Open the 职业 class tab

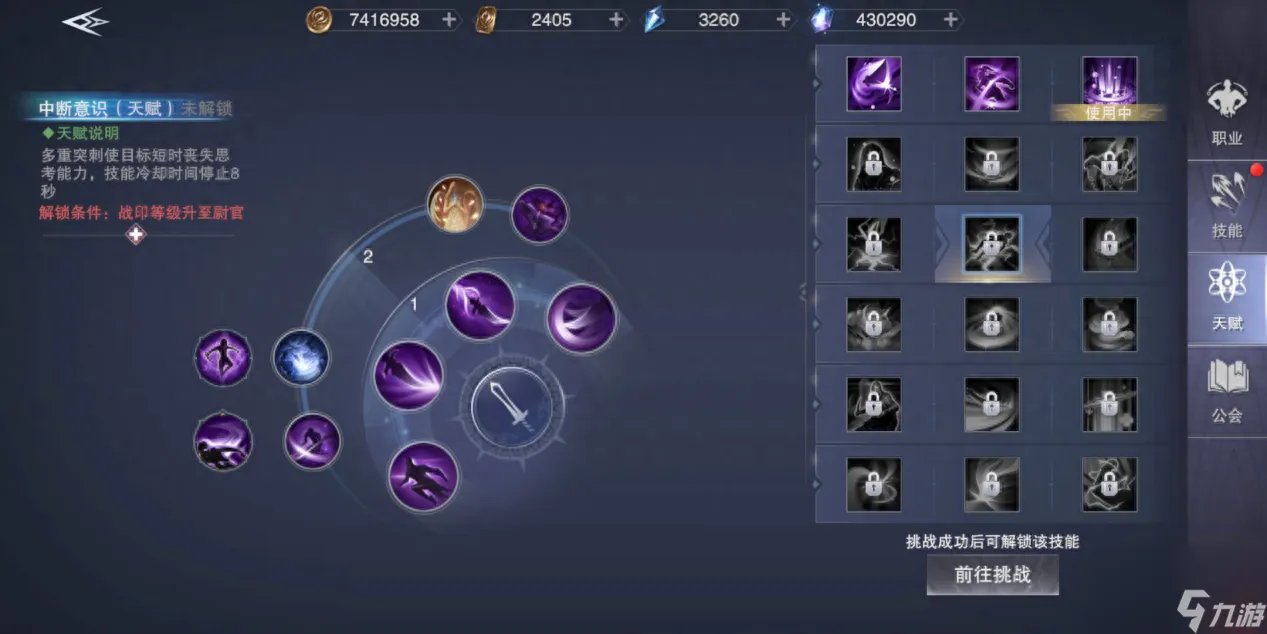1226,114
